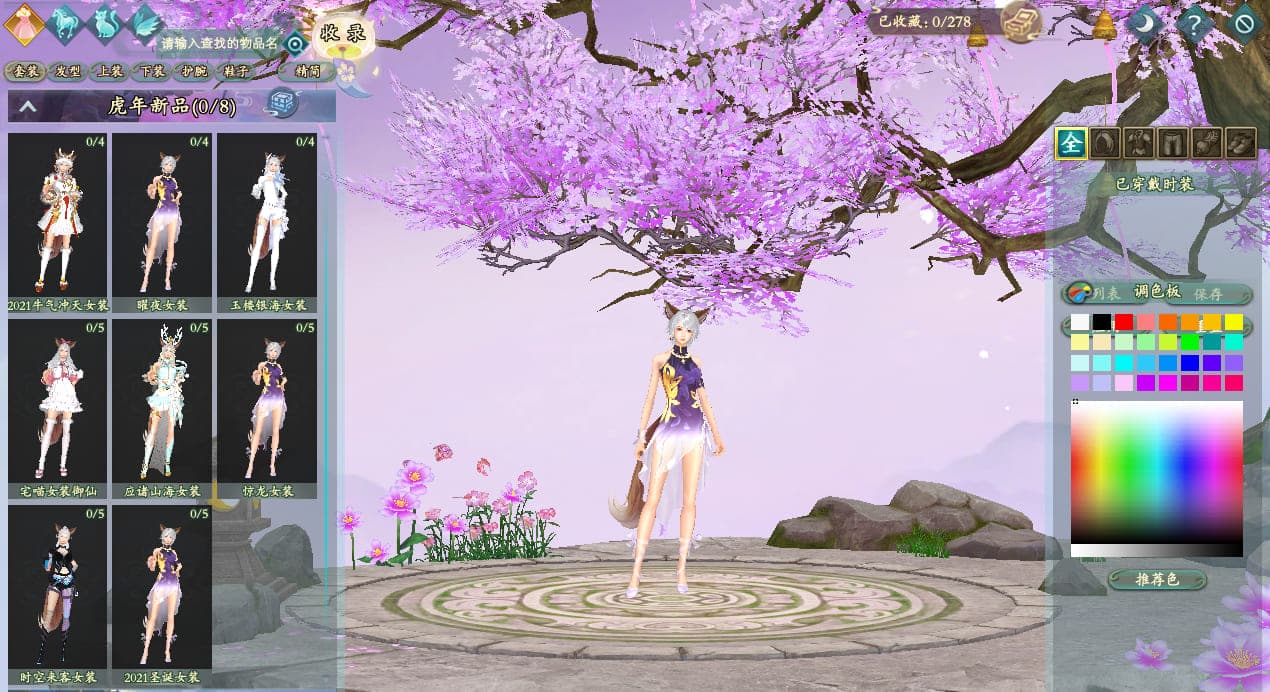The image size is (1270, 692).
Task: Select the 2021牛气冲天女装 outfit thumbnail
Action: (x=57, y=215)
